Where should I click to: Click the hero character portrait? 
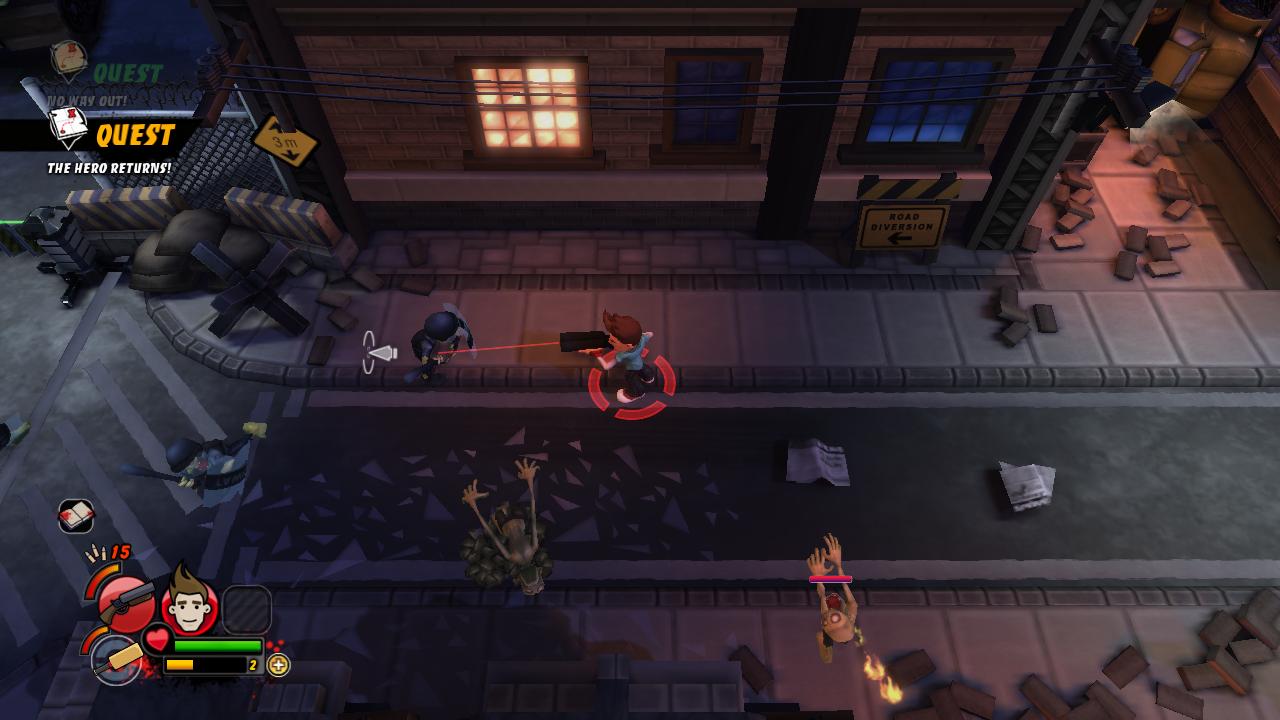[x=189, y=603]
